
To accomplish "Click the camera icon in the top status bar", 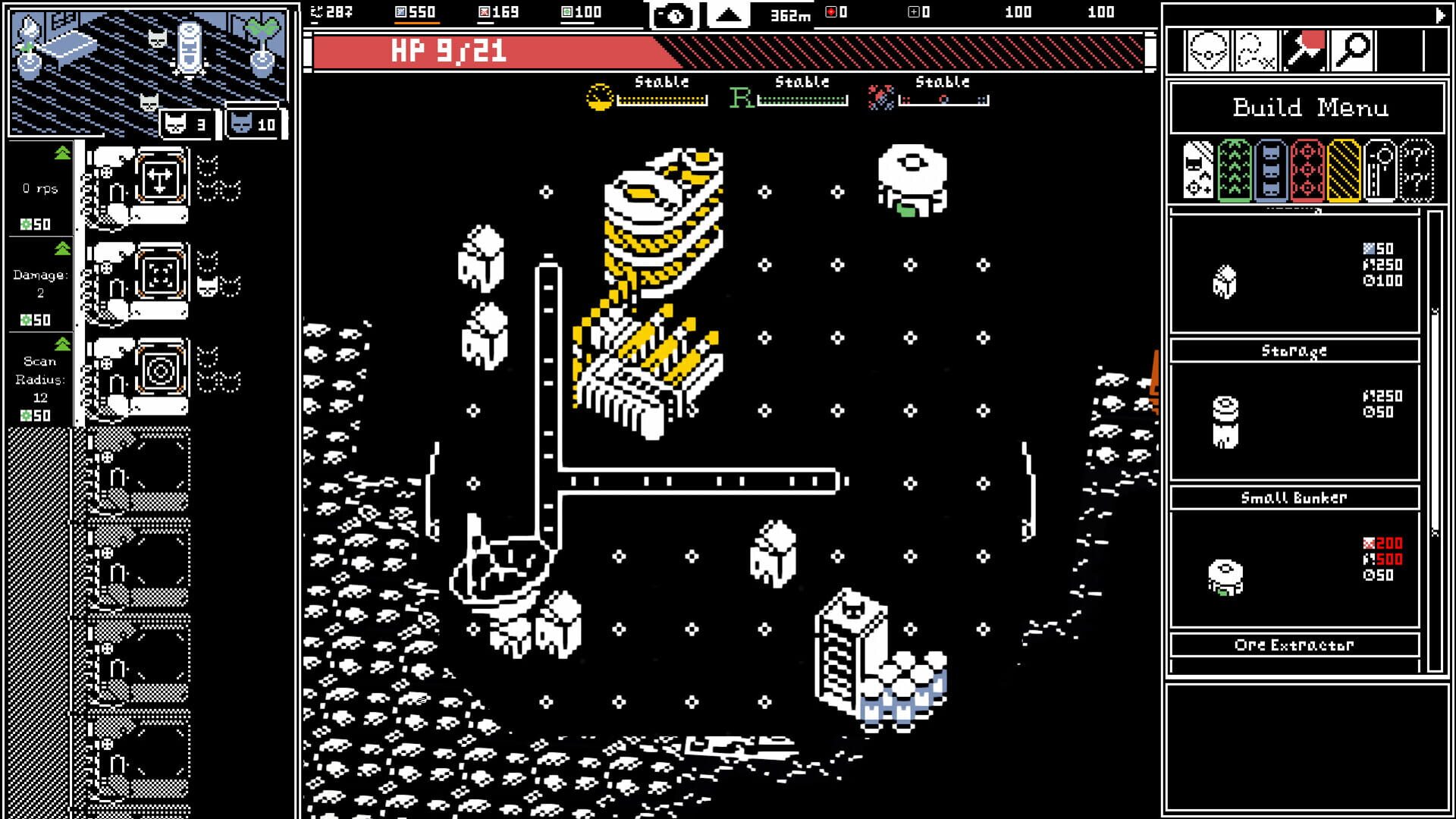I will 673,13.
